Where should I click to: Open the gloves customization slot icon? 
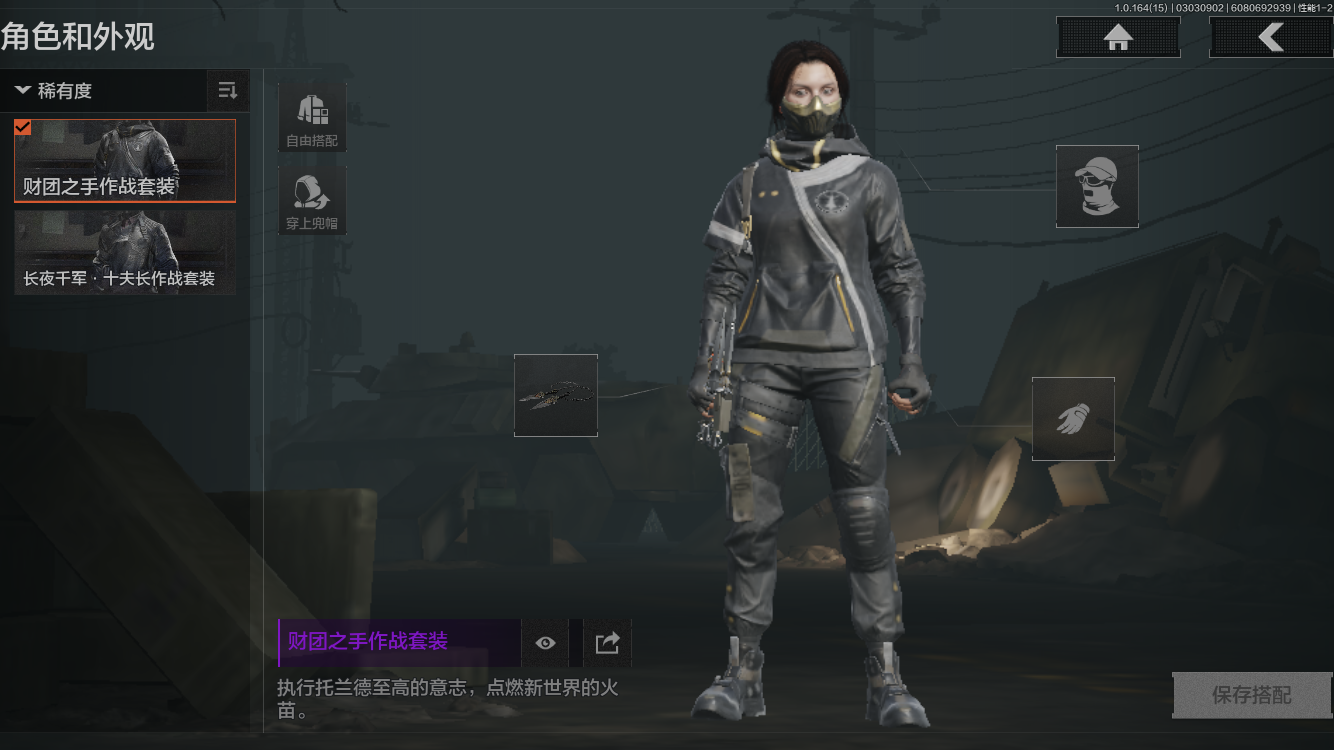1073,417
